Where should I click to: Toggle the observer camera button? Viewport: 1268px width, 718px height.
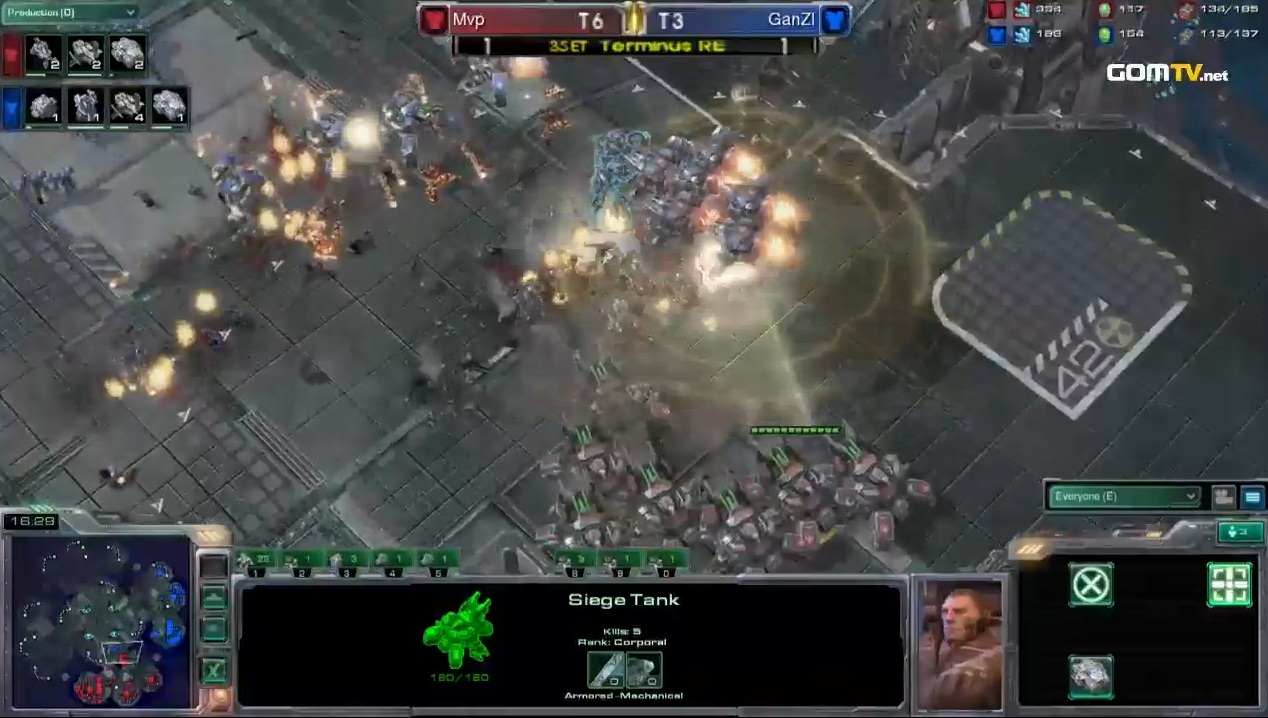1223,496
